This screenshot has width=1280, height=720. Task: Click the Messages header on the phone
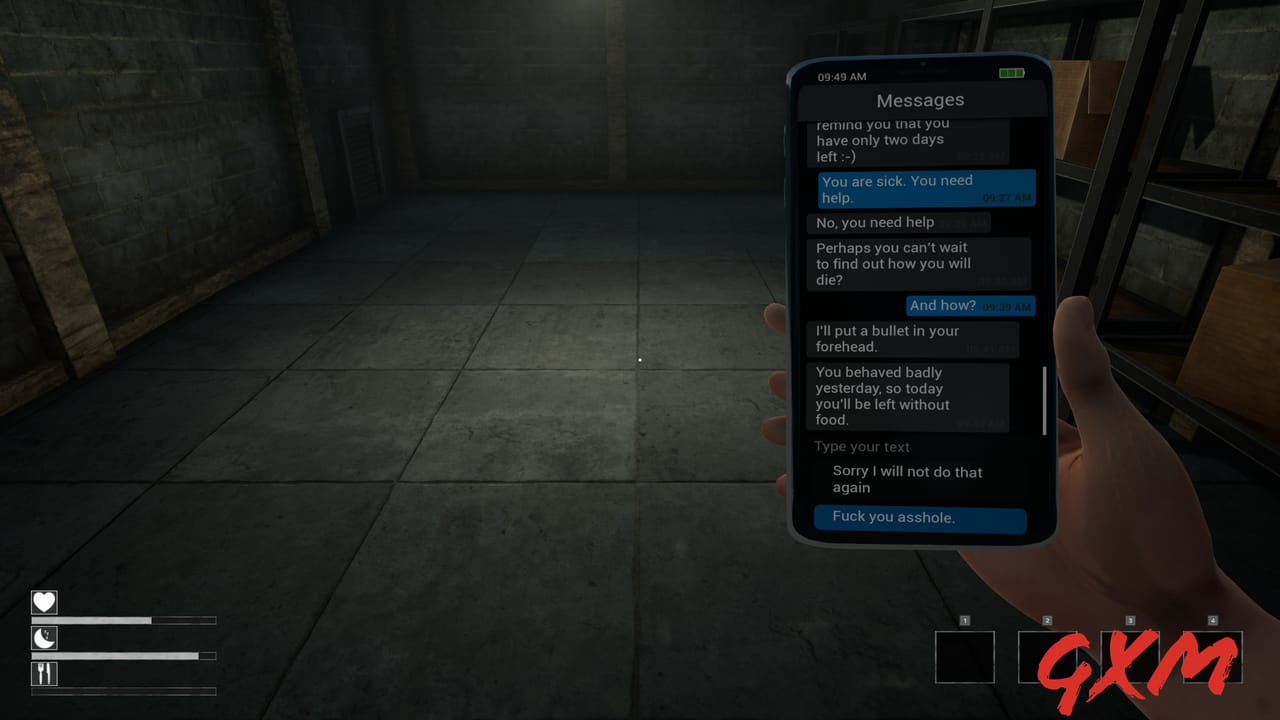(920, 100)
